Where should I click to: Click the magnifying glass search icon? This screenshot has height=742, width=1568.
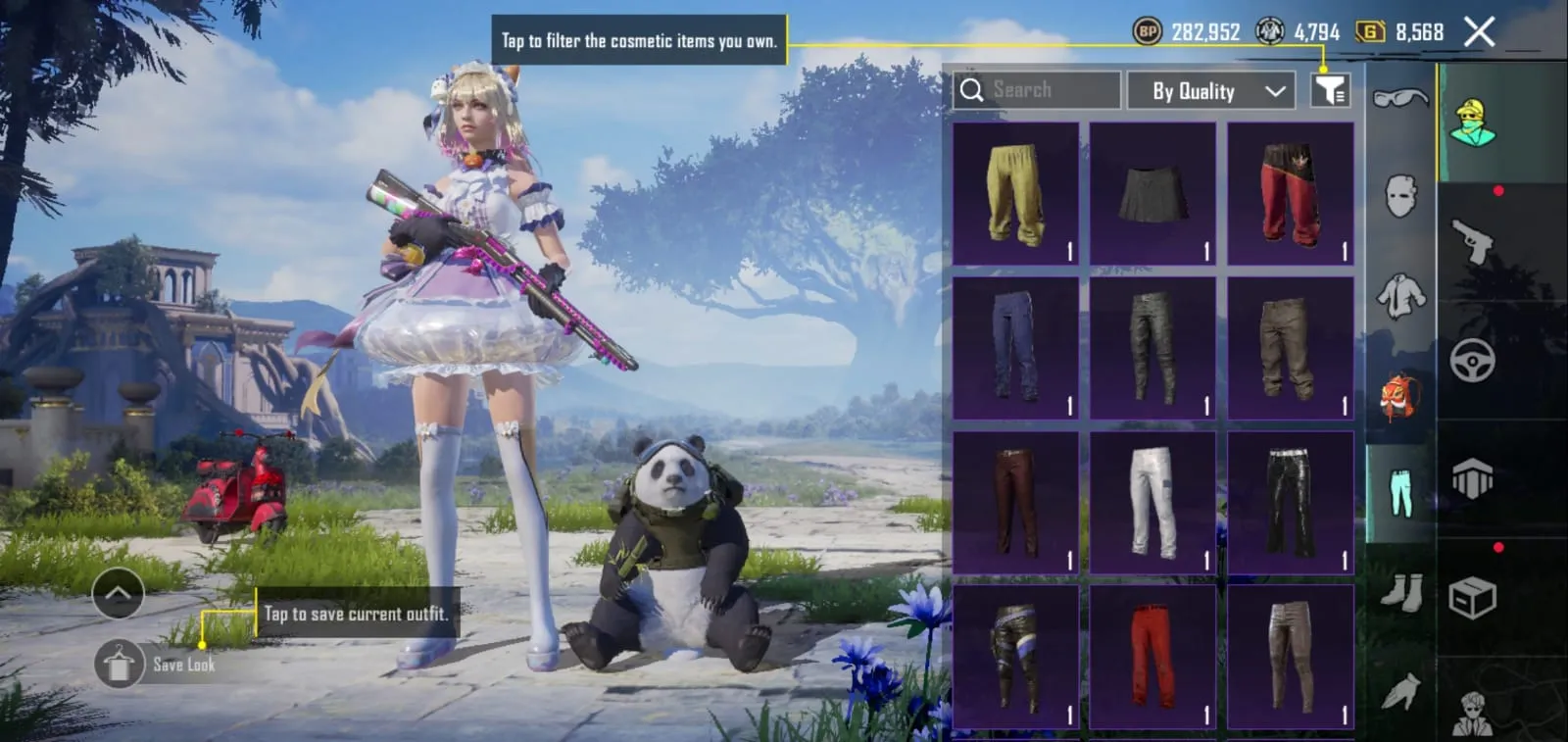tap(973, 90)
